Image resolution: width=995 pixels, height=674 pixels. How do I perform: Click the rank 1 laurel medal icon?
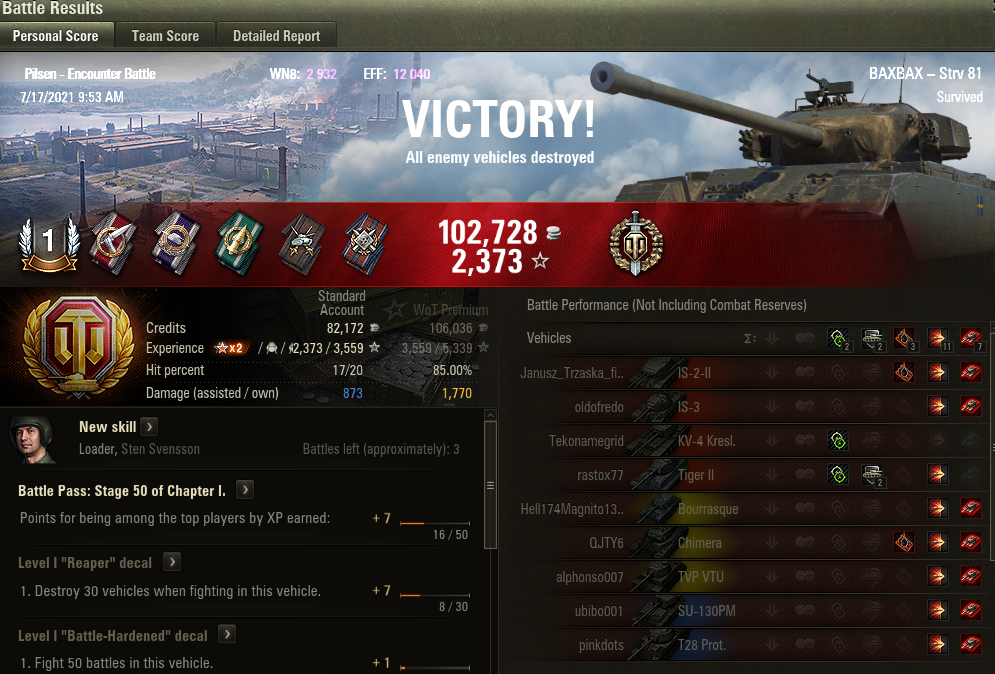pyautogui.click(x=49, y=244)
